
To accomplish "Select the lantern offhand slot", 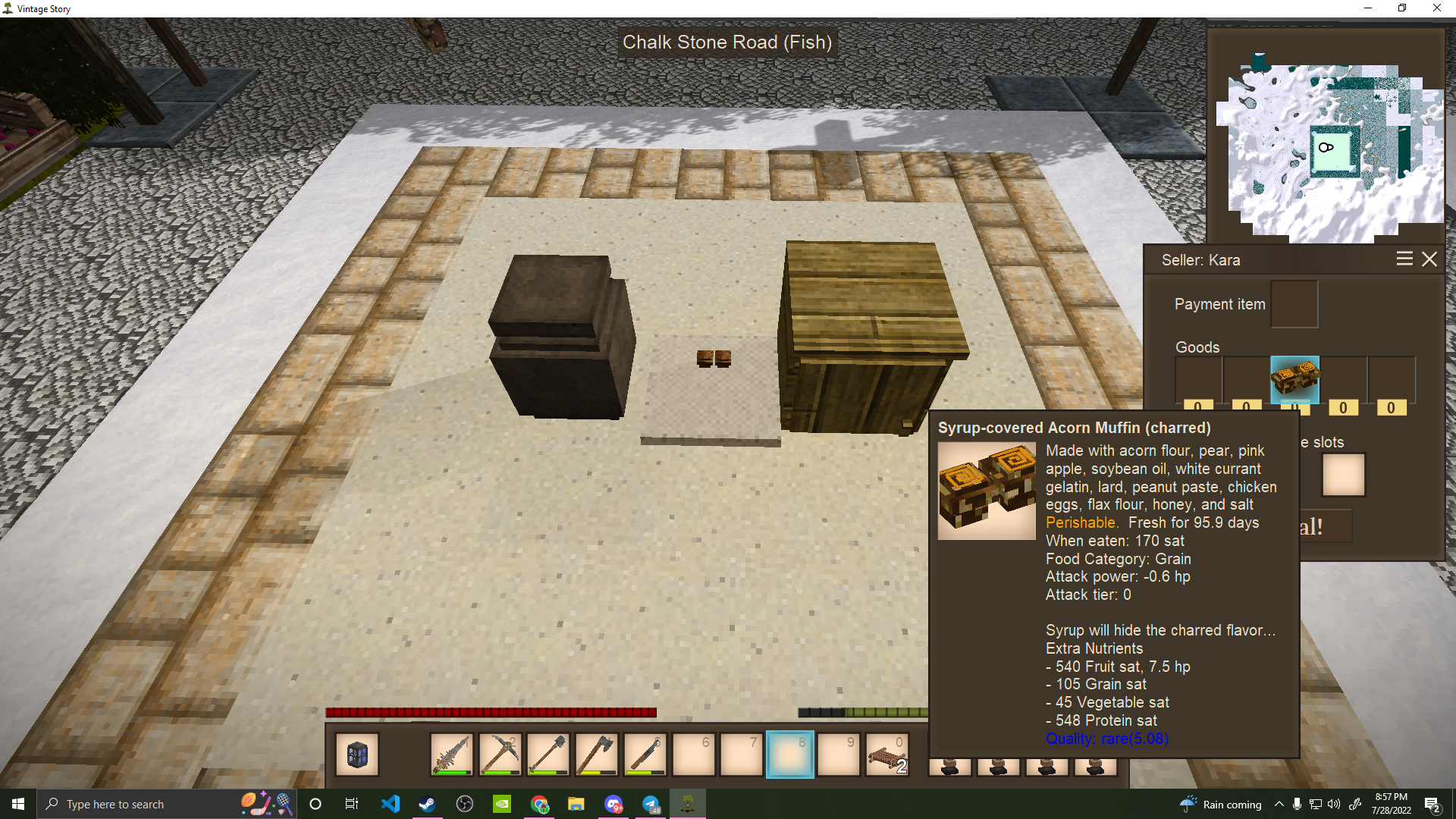I will coord(357,755).
